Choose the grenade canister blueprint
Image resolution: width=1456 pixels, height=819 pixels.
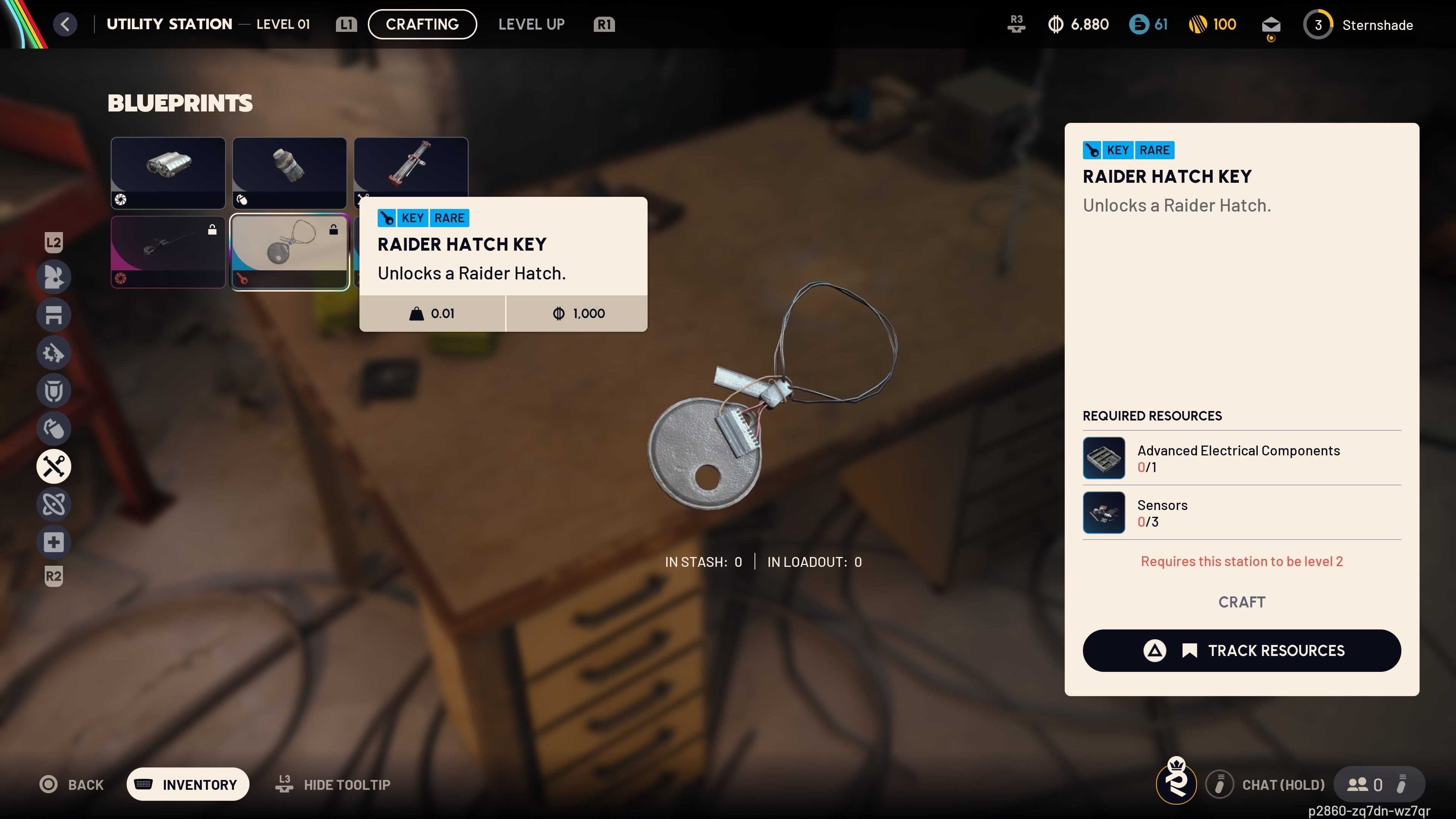point(289,173)
